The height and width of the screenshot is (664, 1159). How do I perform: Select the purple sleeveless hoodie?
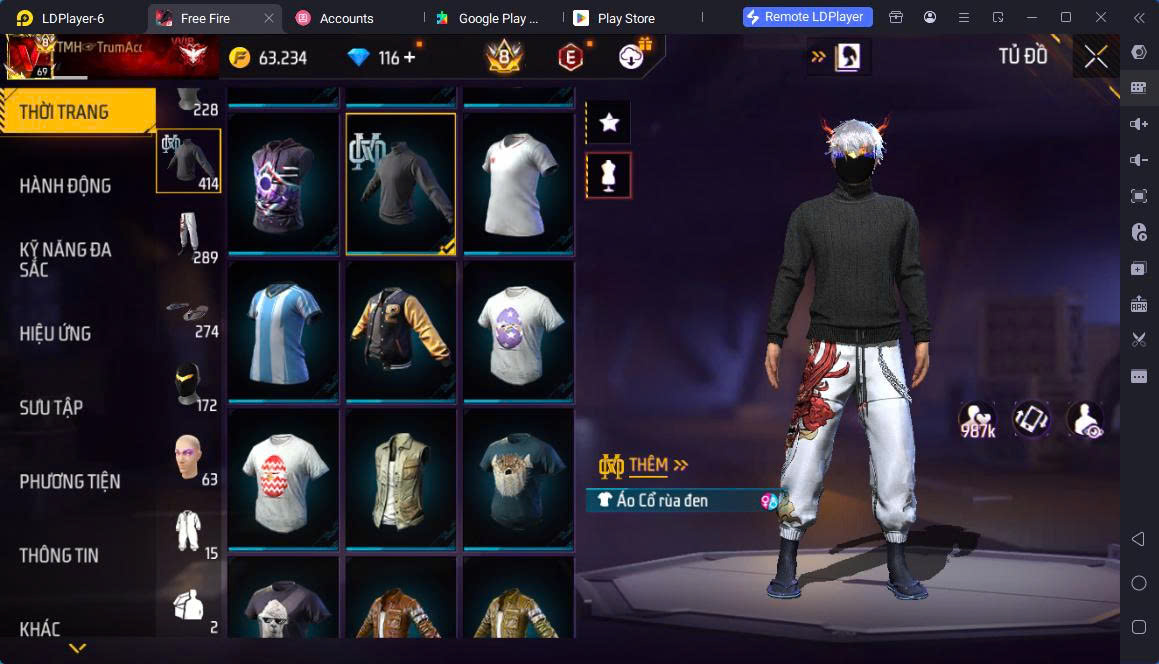(283, 183)
